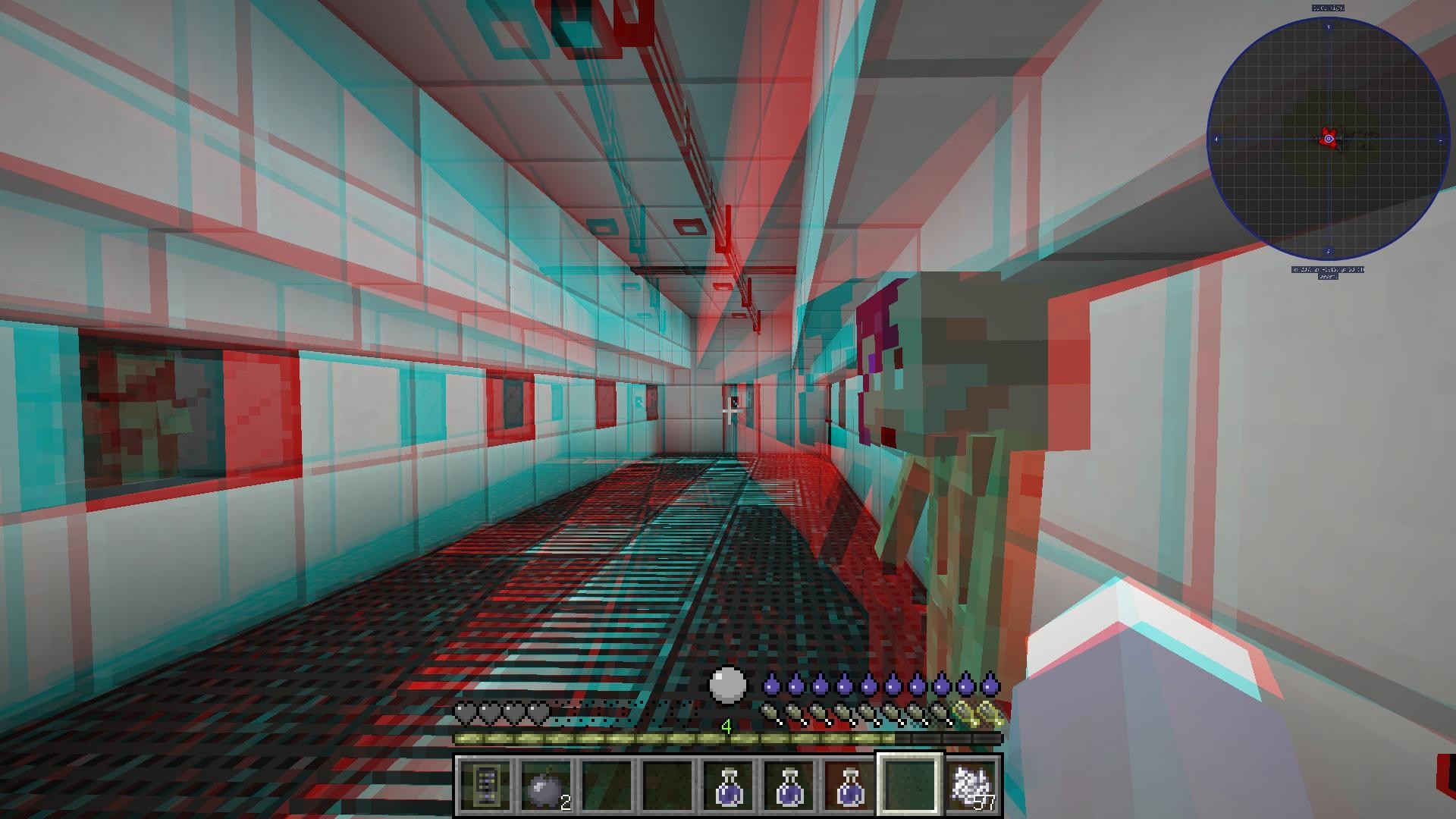Click the leftmost empty heart icon

(x=465, y=711)
